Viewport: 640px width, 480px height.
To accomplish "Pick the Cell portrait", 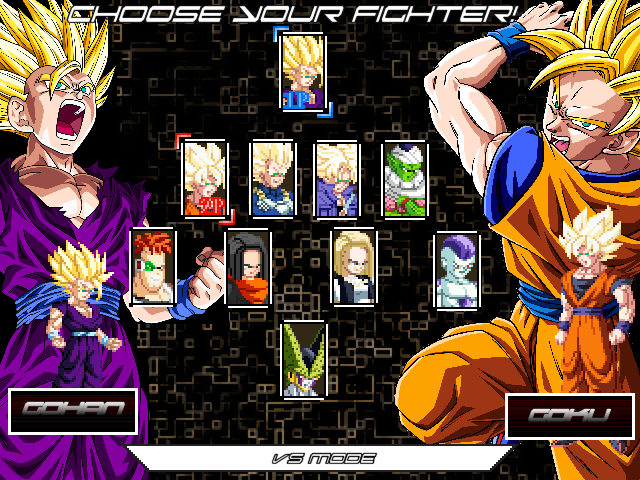I will 303,359.
